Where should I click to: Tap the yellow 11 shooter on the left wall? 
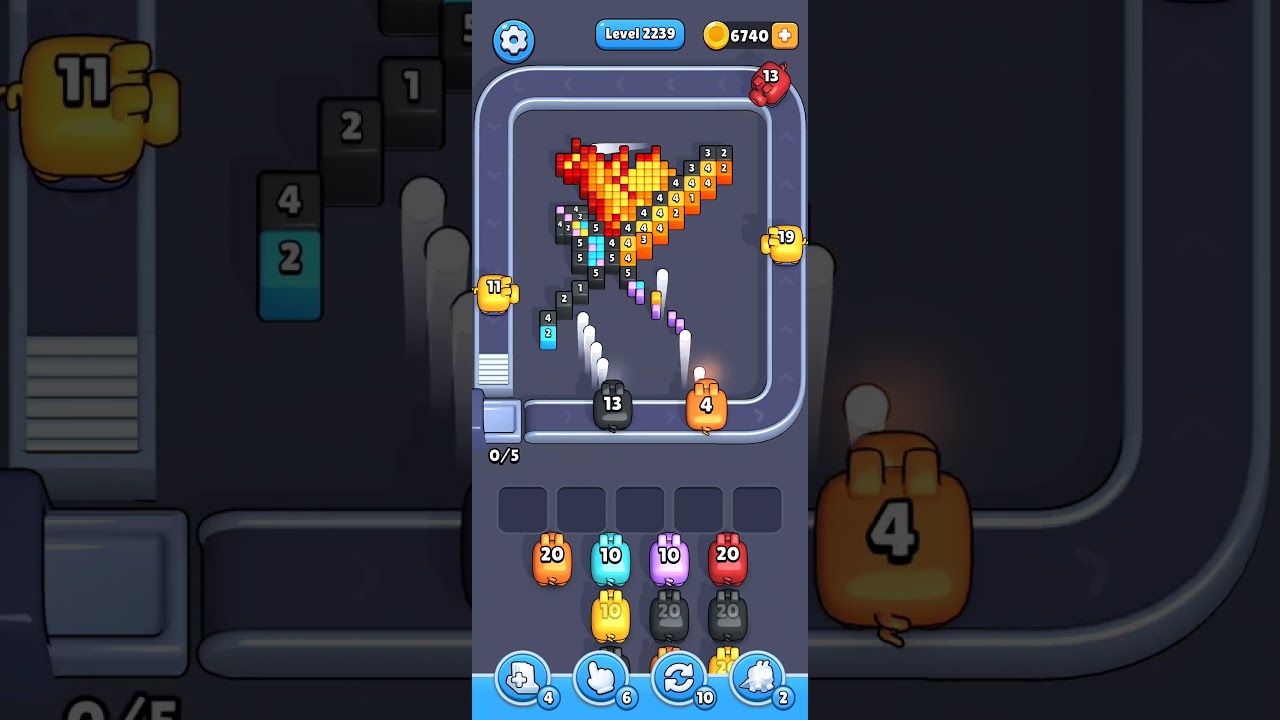[x=493, y=293]
